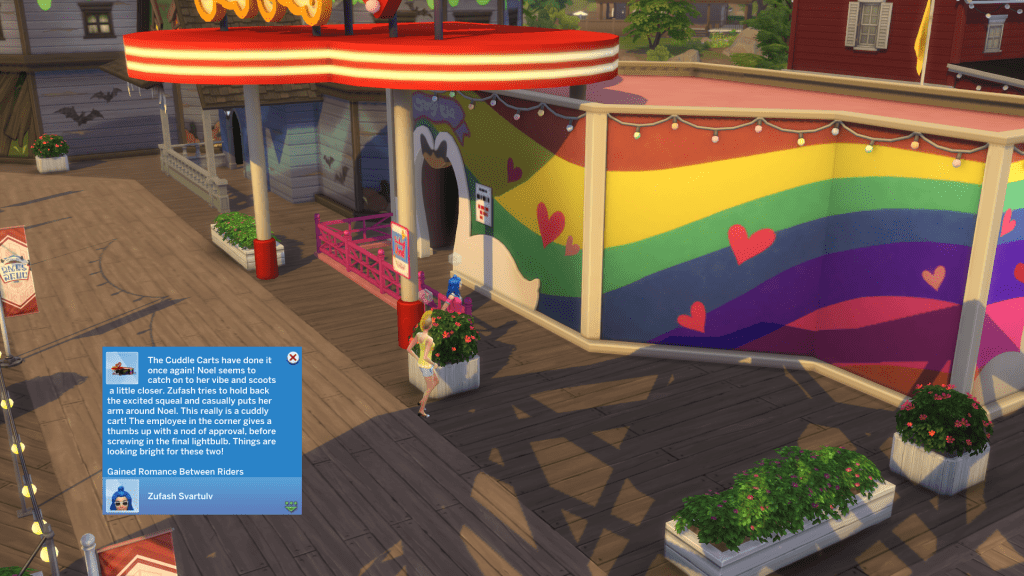Click the green plumbob icon on the notification
Screen dimensions: 1024x576
coord(290,506)
